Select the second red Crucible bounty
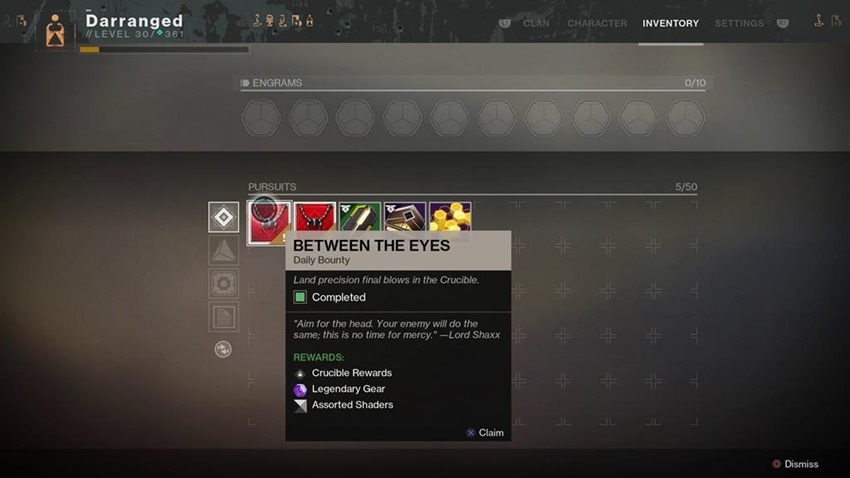Screen dimensions: 850x478 (314, 217)
